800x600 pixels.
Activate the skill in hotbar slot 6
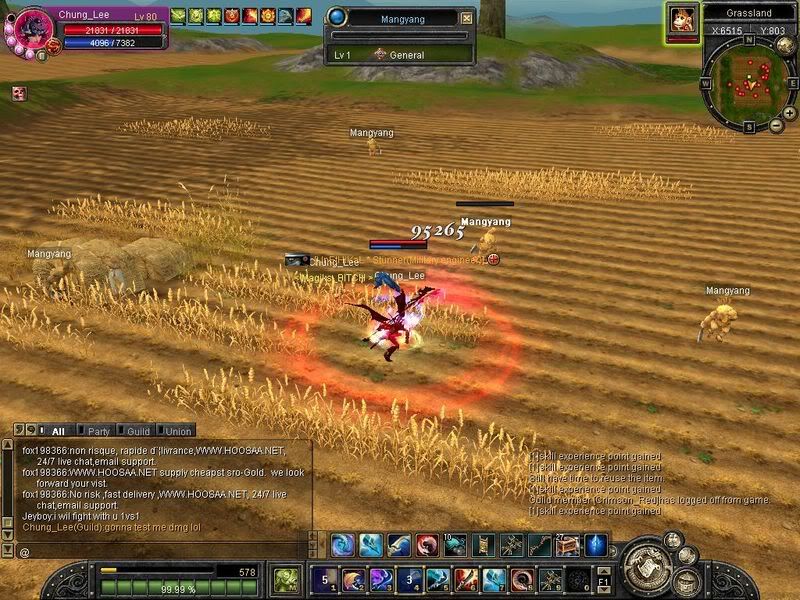(465, 579)
